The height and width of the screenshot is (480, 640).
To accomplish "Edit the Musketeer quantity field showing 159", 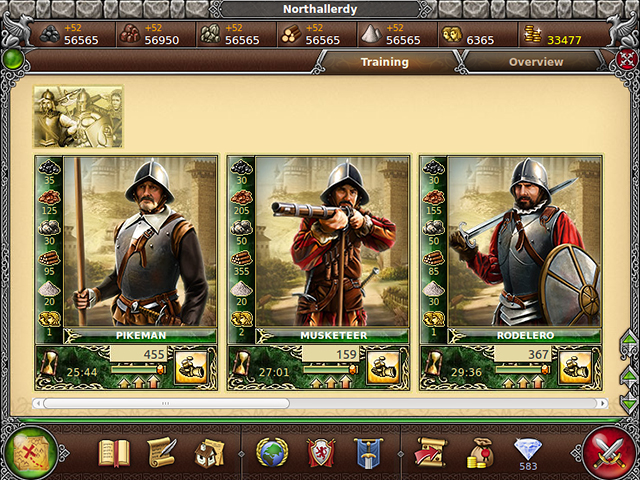I will pos(333,354).
